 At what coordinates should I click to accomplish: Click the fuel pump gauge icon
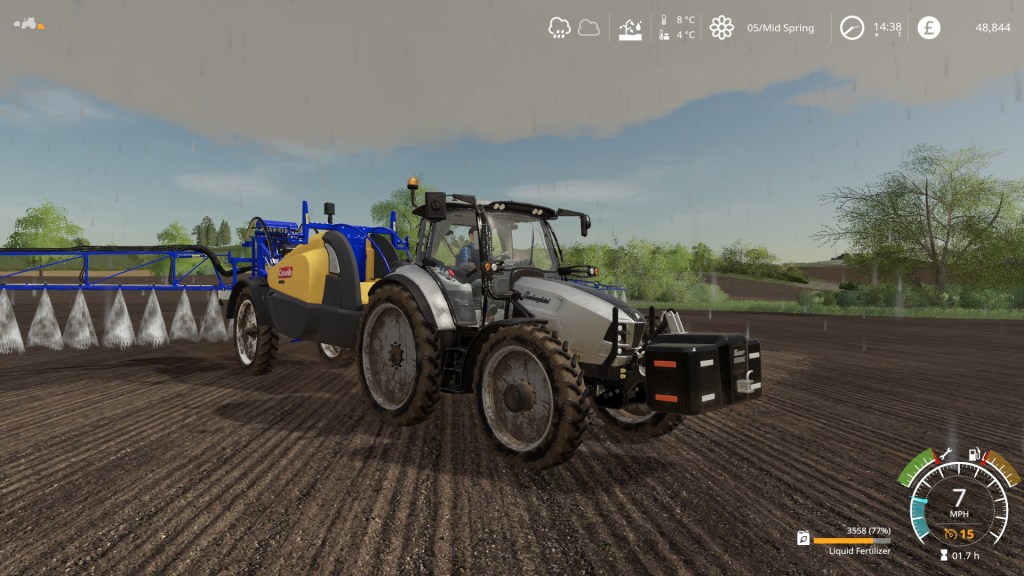pyautogui.click(x=973, y=455)
